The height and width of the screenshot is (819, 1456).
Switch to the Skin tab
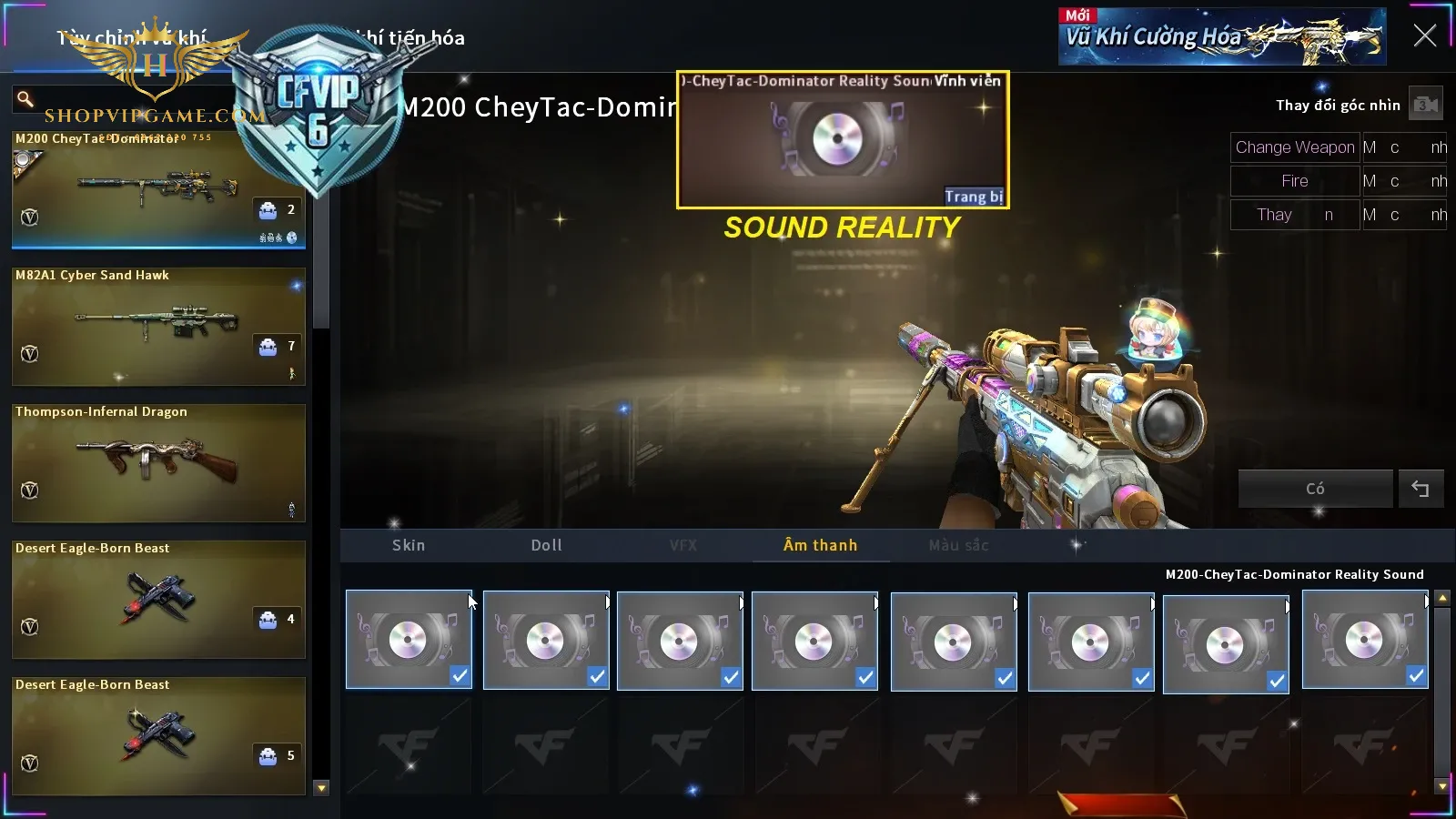(409, 545)
